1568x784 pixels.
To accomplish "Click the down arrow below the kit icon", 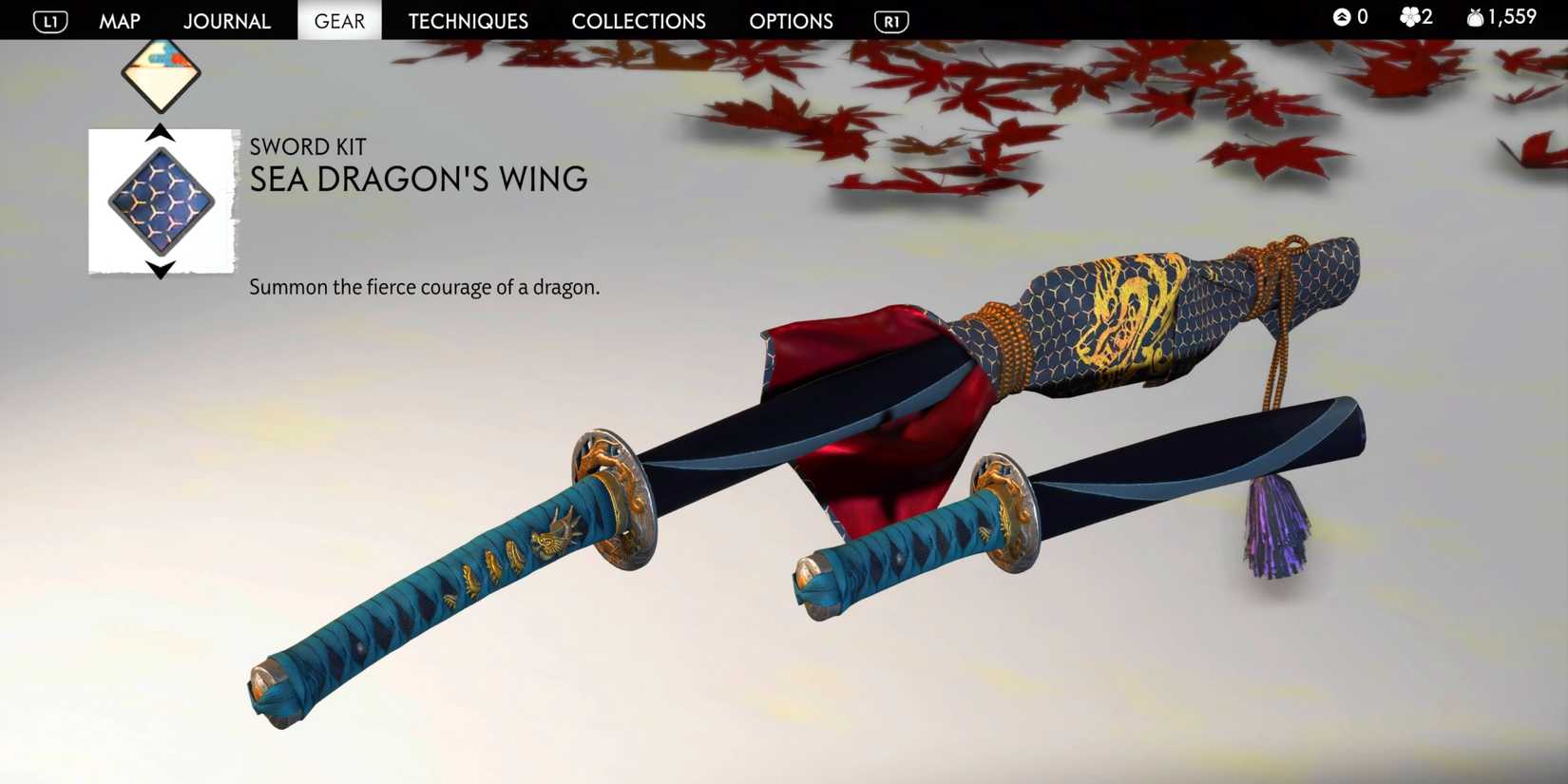I will 162,269.
